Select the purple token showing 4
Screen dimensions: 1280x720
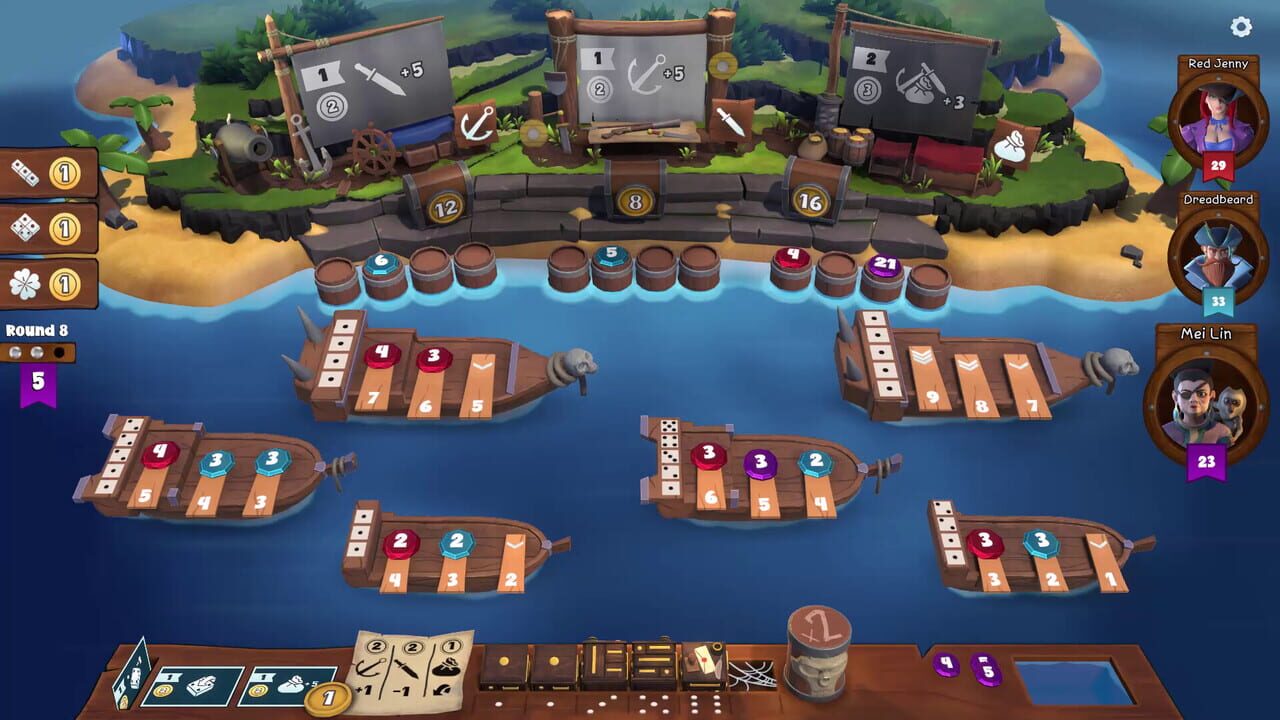pyautogui.click(x=946, y=666)
